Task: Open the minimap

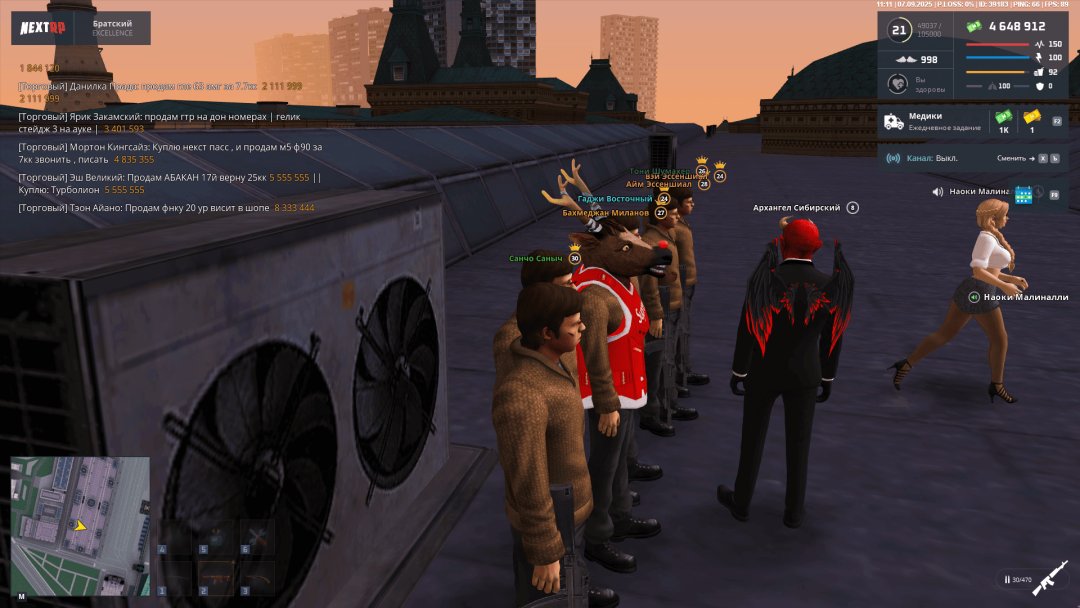Action: (x=80, y=526)
